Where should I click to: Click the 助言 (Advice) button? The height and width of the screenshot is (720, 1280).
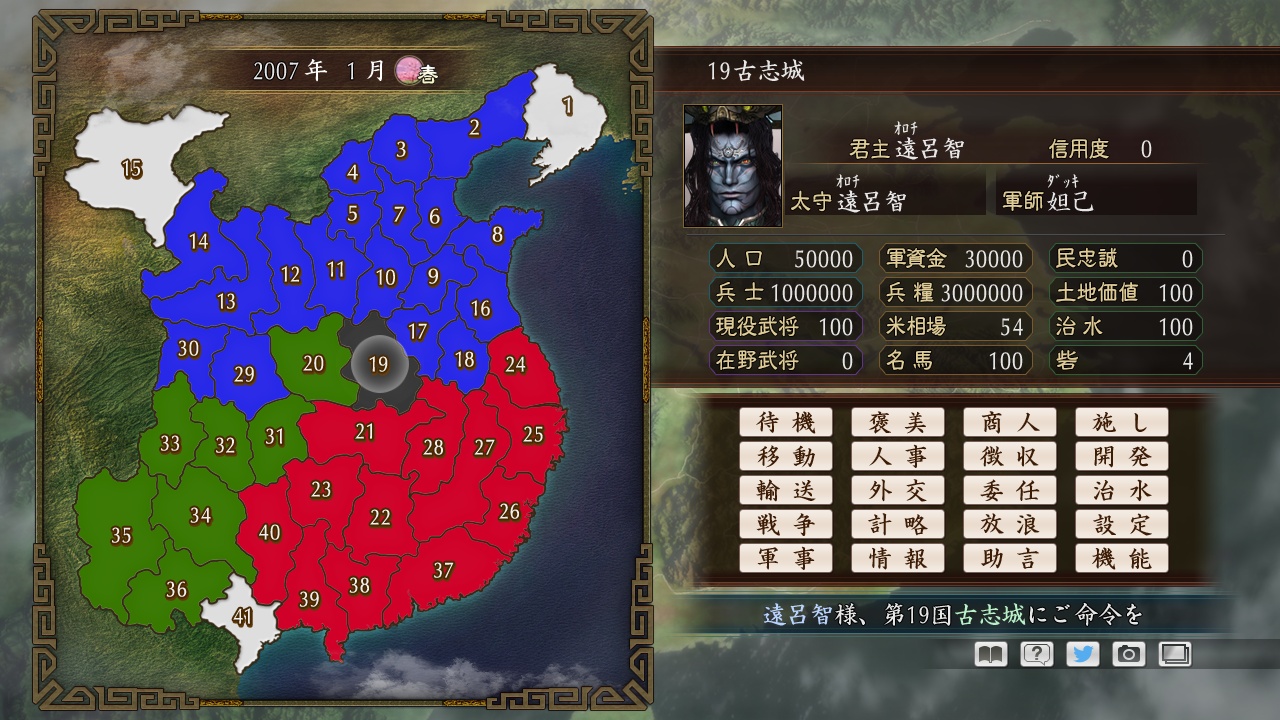pyautogui.click(x=1010, y=558)
